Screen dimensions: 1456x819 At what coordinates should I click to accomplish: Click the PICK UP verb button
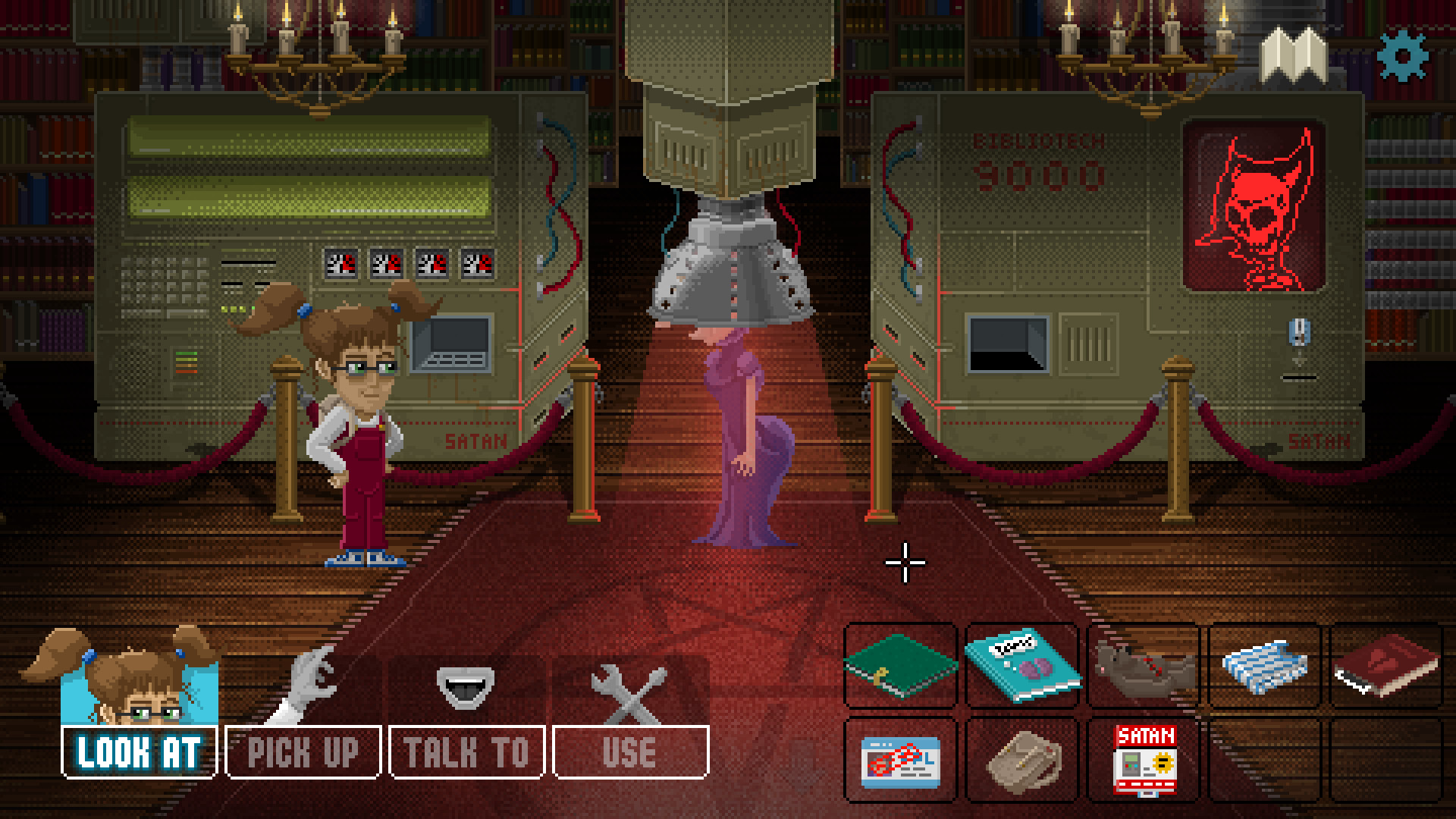(x=303, y=752)
